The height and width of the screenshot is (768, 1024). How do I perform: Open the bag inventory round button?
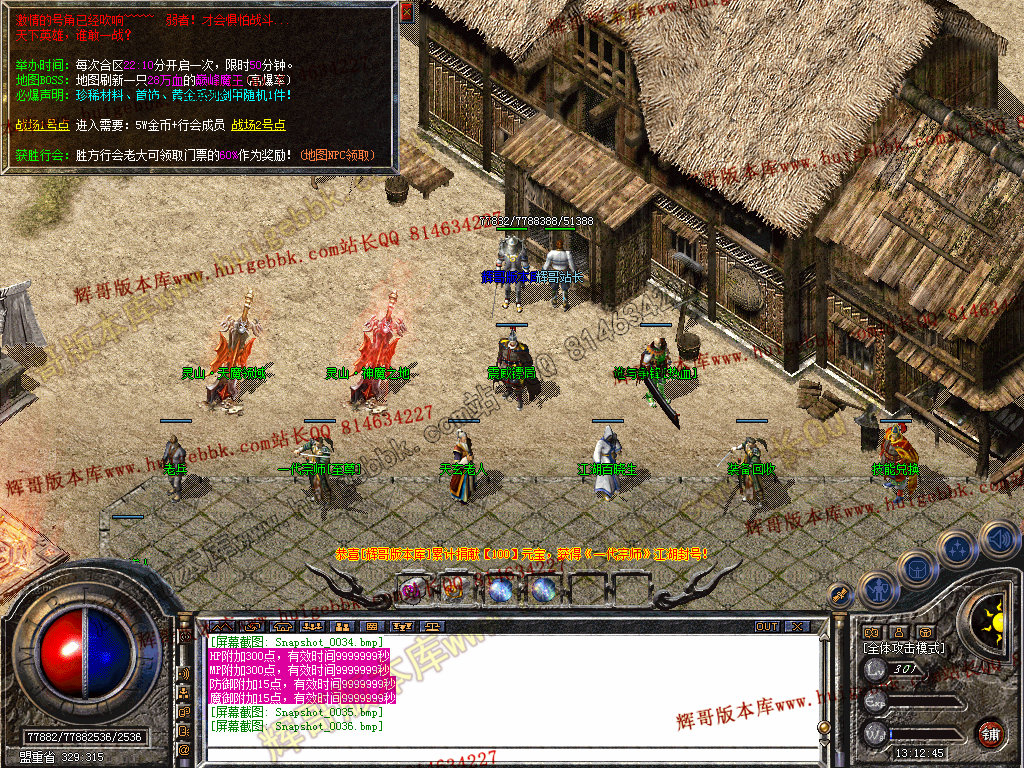[917, 568]
